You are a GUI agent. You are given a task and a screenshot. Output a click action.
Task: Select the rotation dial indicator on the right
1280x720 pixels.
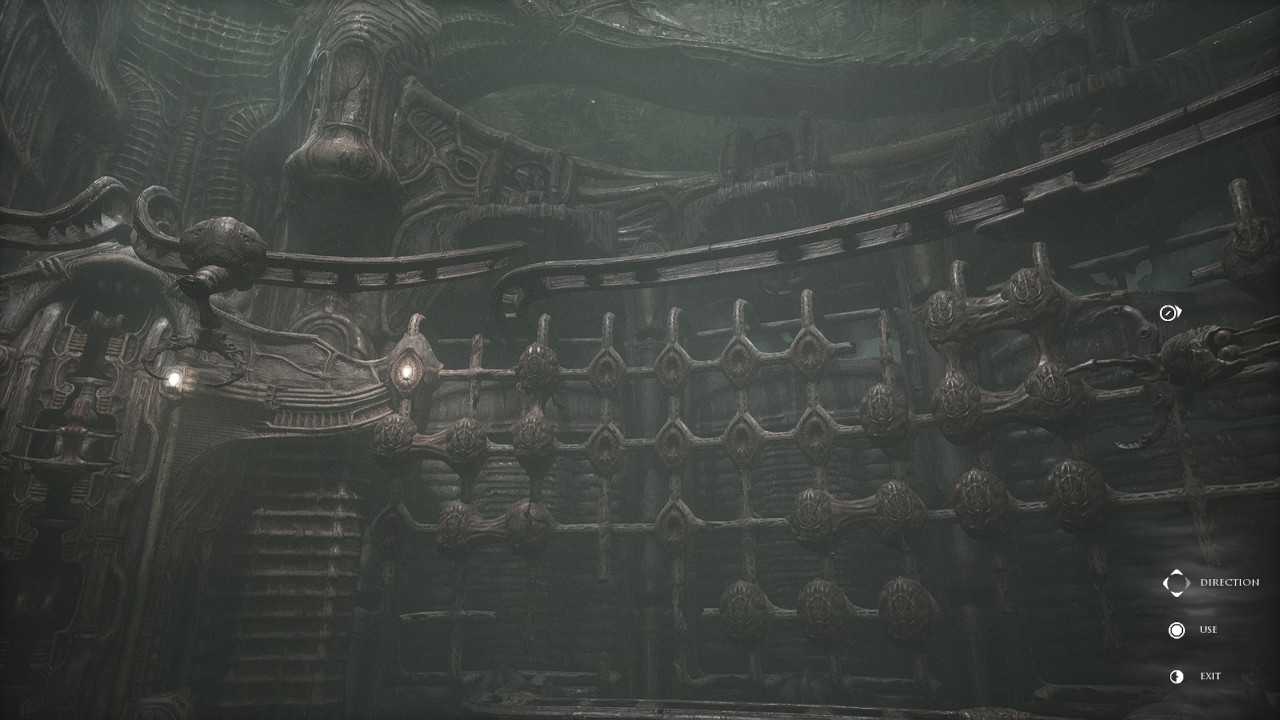[x=1167, y=311]
